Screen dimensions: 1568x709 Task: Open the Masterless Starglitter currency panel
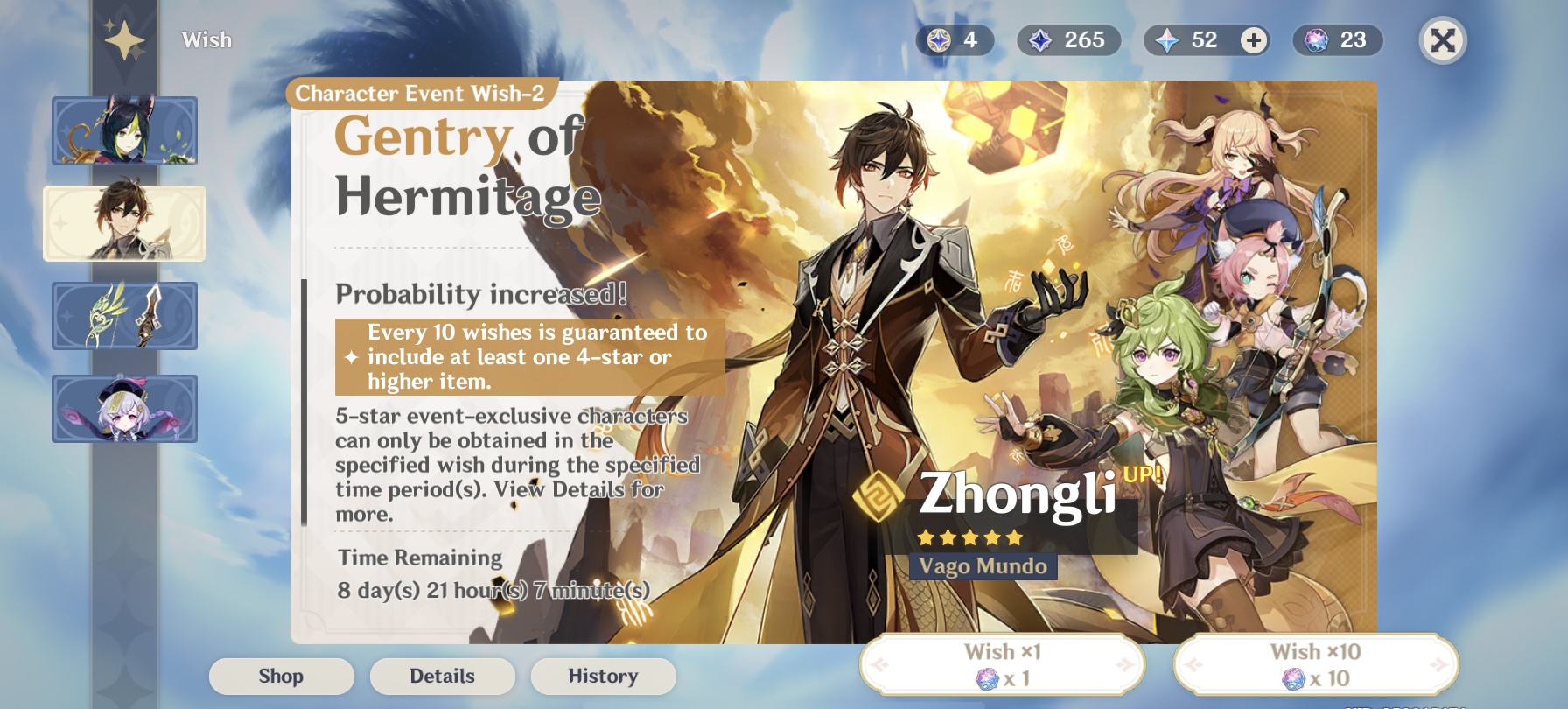955,39
